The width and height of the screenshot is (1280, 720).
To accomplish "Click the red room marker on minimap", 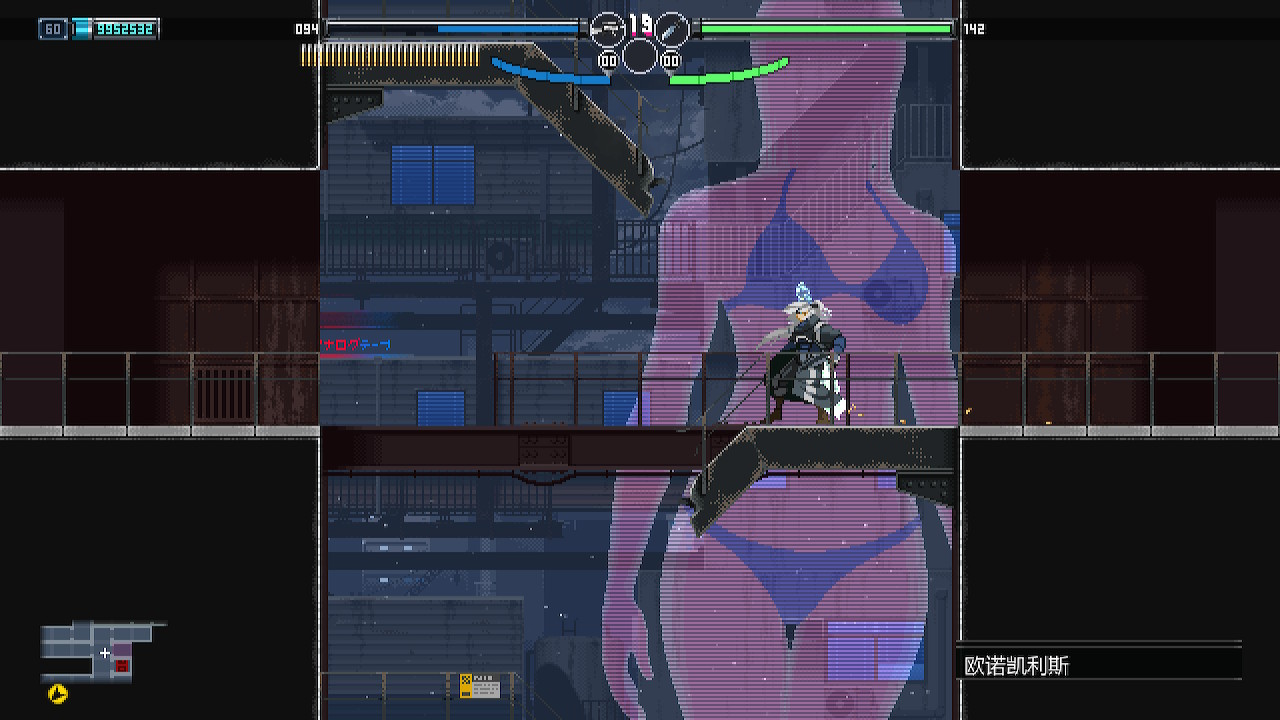I will click(x=122, y=666).
